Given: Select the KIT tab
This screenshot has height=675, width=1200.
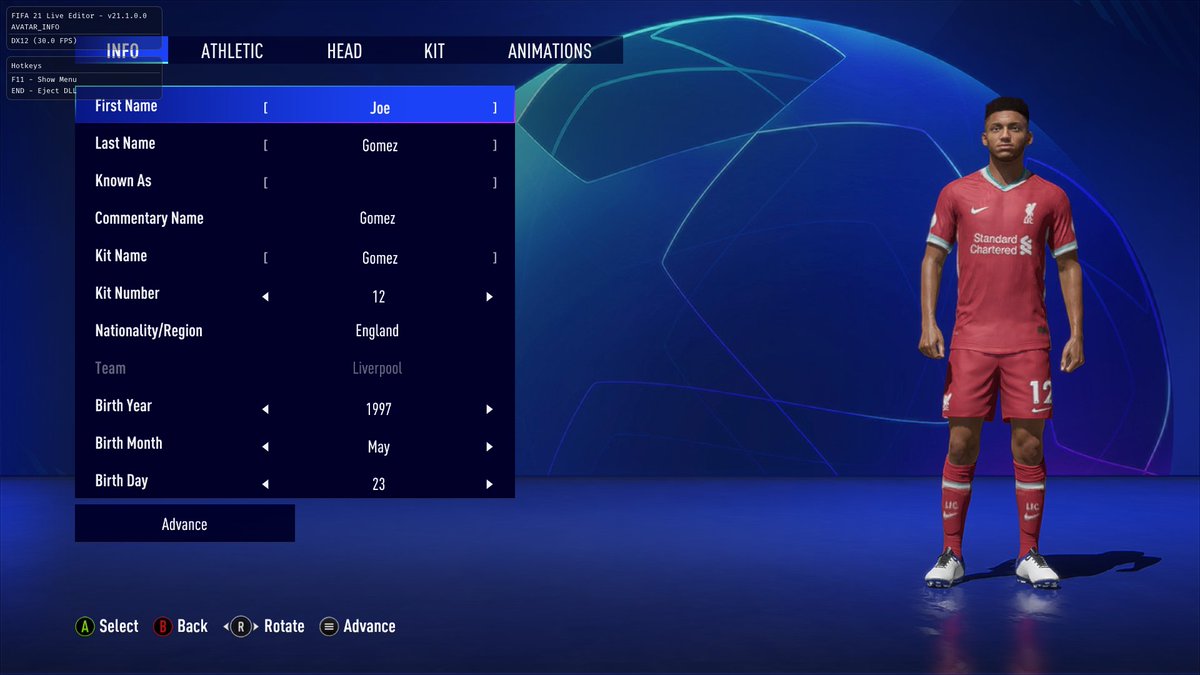Looking at the screenshot, I should 434,51.
